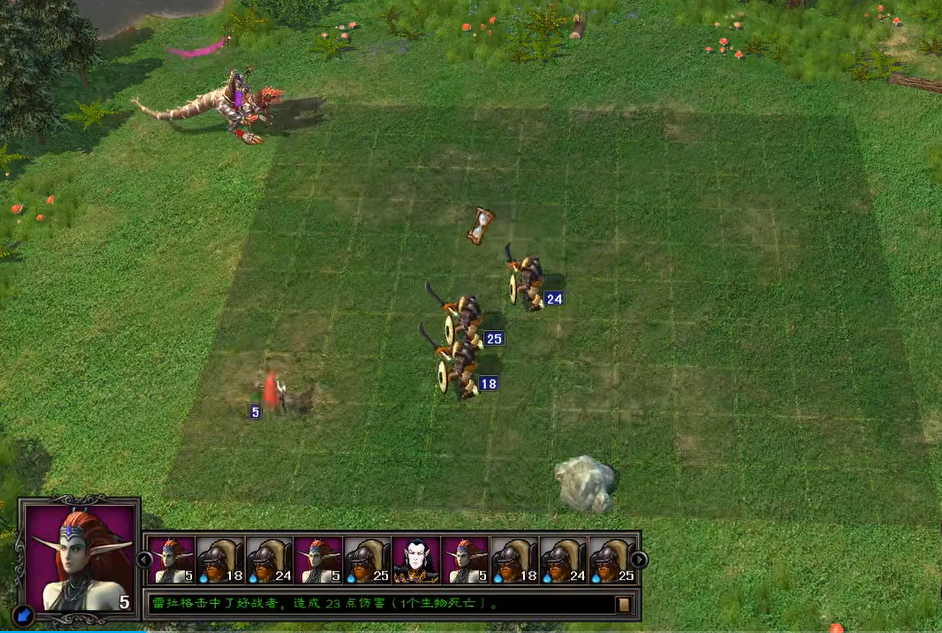Advance the initiative bar with its right arrow
This screenshot has height=633, width=942.
point(639,560)
